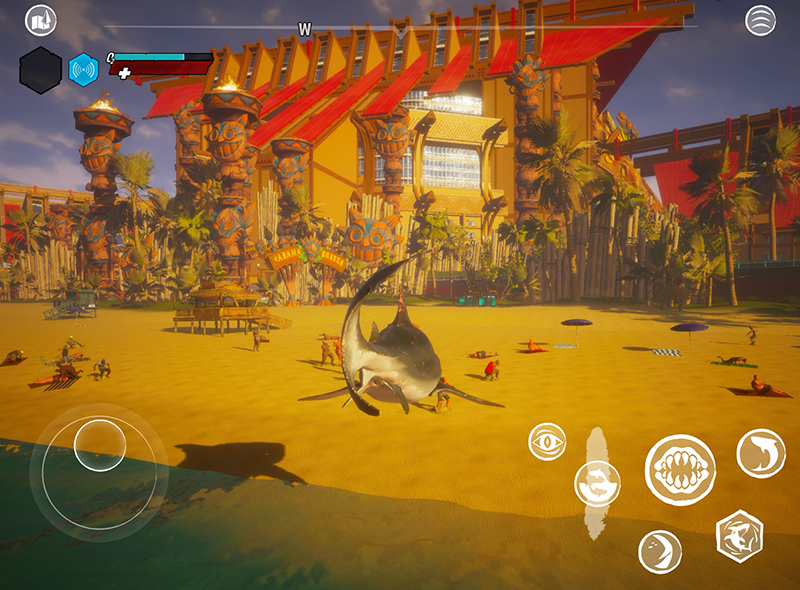Tap the eye icon button
The width and height of the screenshot is (800, 590).
tap(547, 442)
